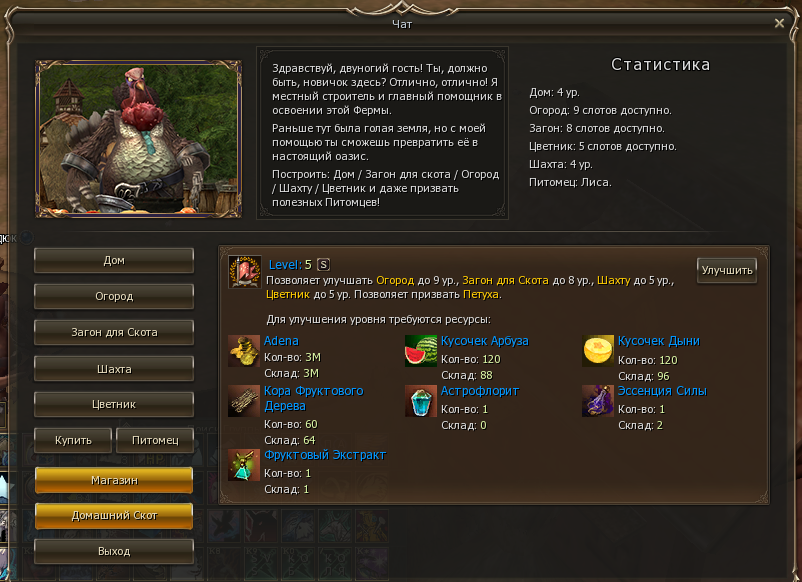The image size is (802, 582).
Task: Open the Цветник section
Action: [x=114, y=405]
